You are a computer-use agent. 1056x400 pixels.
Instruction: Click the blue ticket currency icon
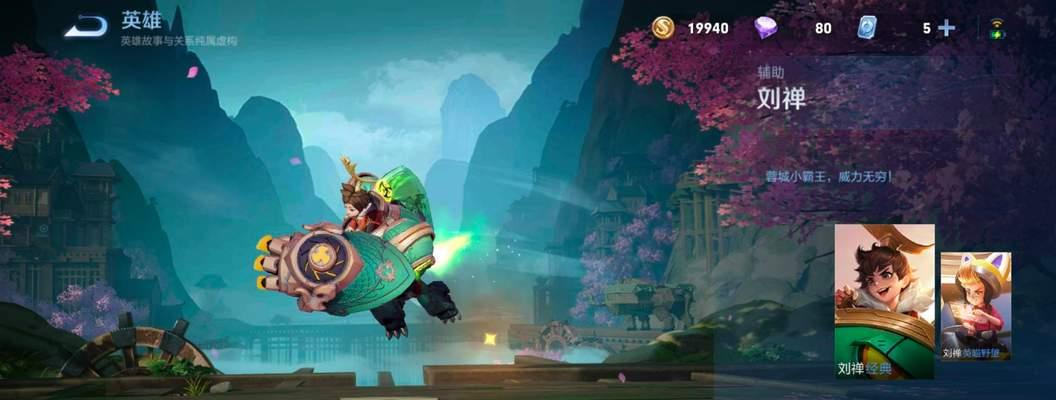[867, 28]
